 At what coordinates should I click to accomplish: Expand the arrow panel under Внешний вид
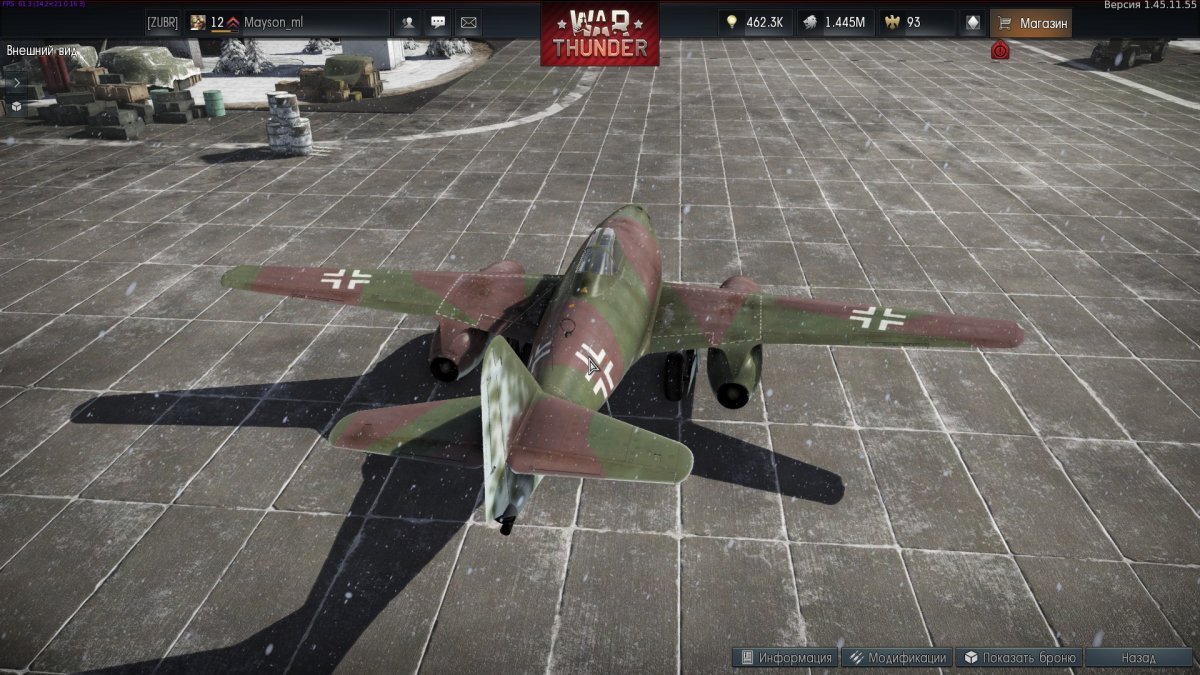click(x=17, y=82)
